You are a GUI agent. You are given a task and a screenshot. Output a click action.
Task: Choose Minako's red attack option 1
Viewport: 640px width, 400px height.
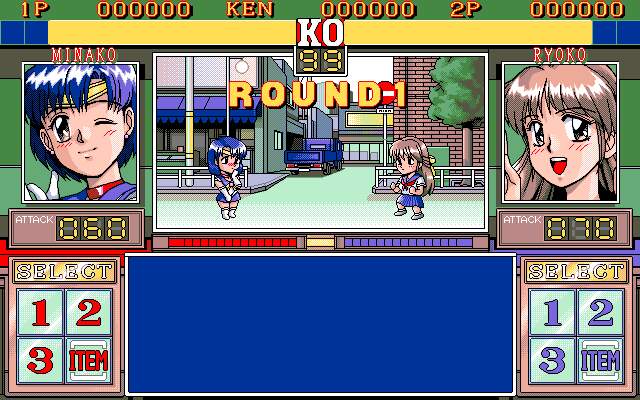coord(40,312)
